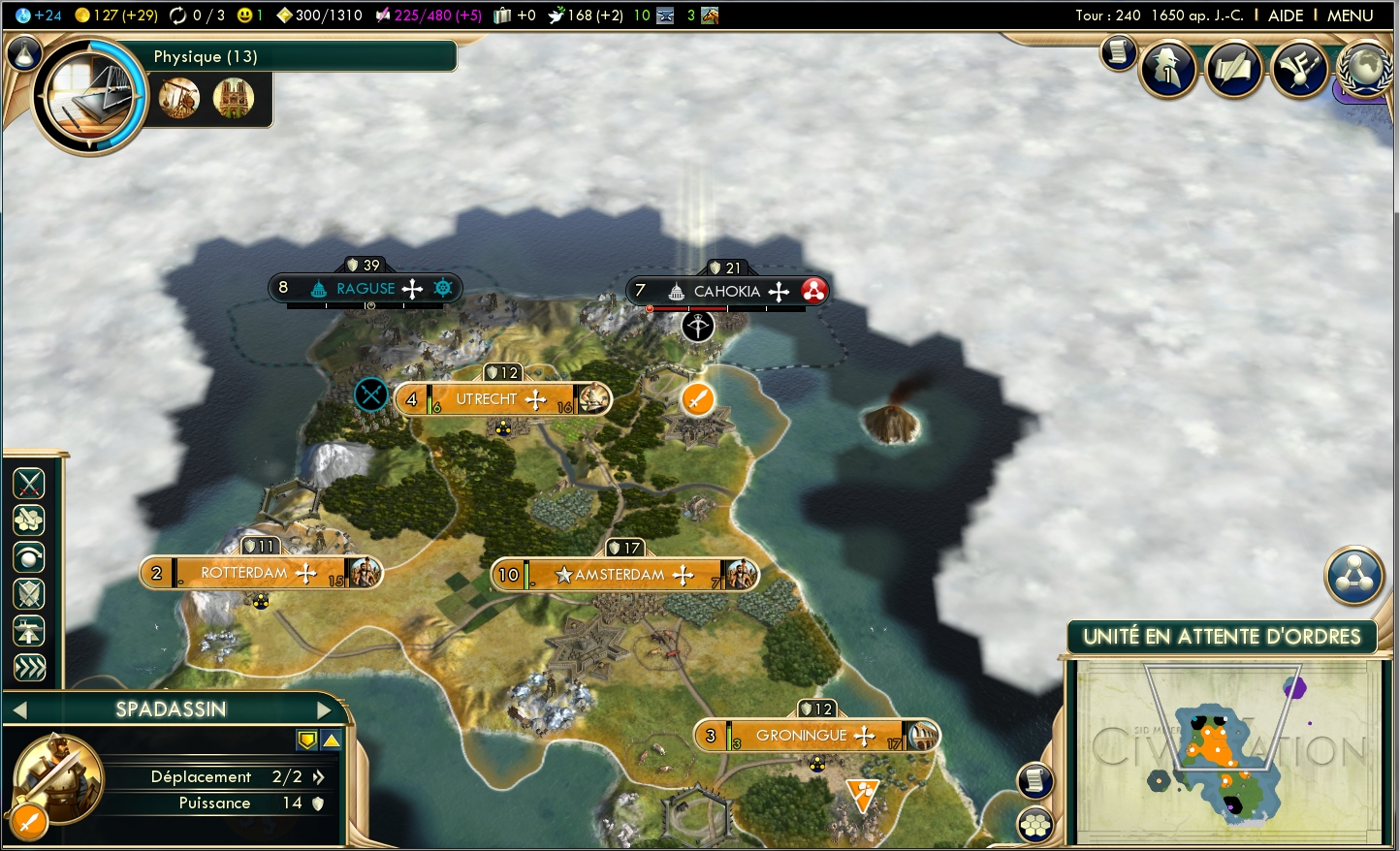The width and height of the screenshot is (1400, 851).
Task: Open the MENU in the top bar
Action: [1350, 16]
